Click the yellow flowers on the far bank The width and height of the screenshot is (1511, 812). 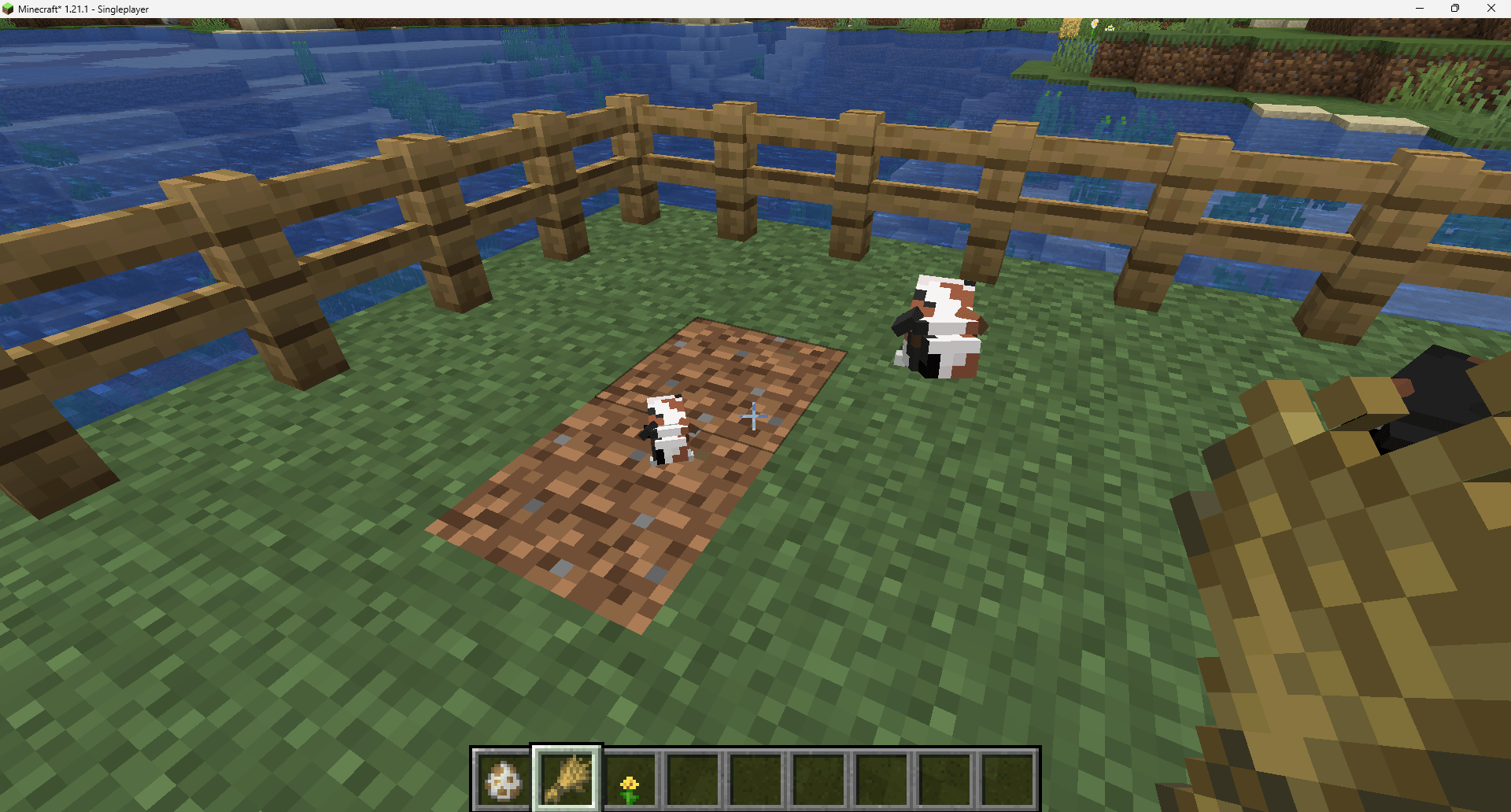(1094, 24)
